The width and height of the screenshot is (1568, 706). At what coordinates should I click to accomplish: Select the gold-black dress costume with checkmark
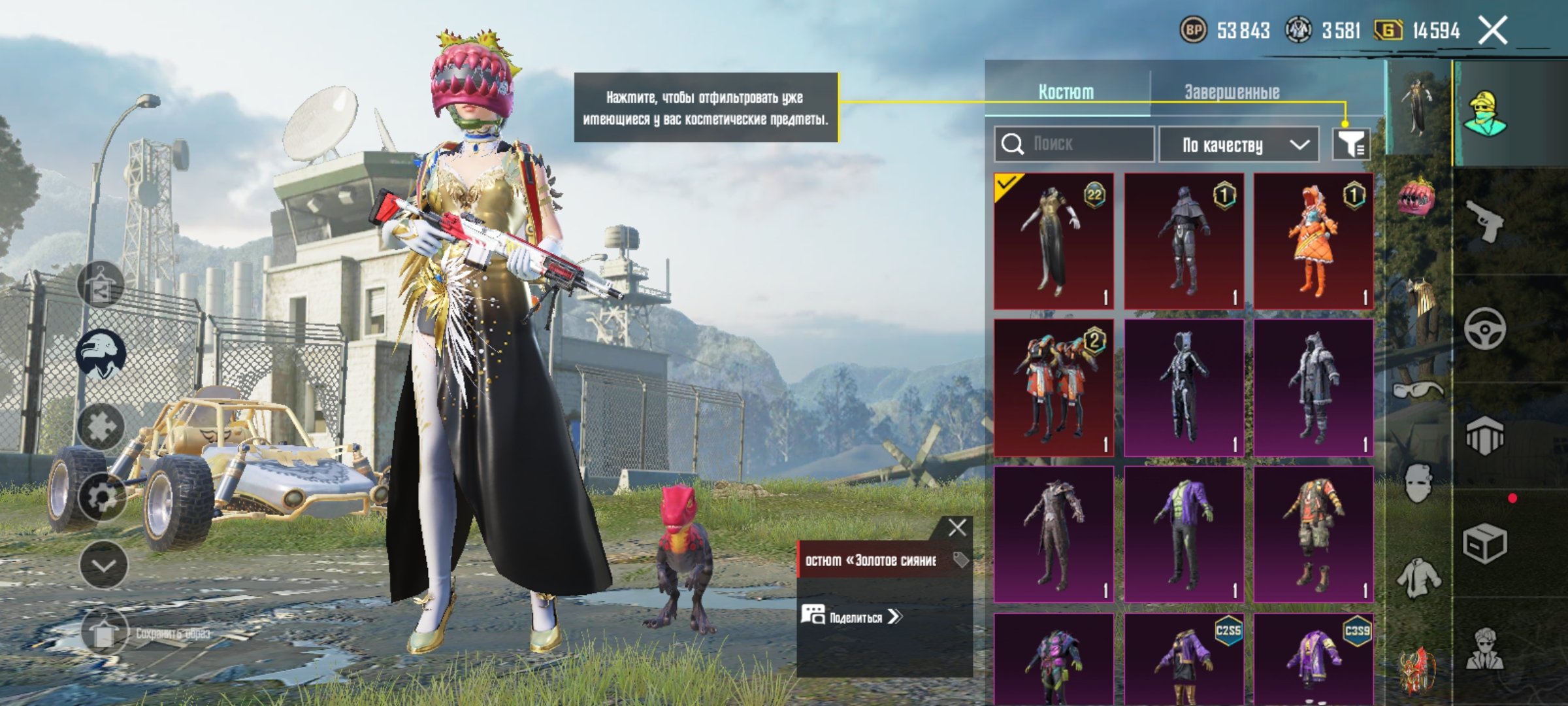pyautogui.click(x=1053, y=241)
